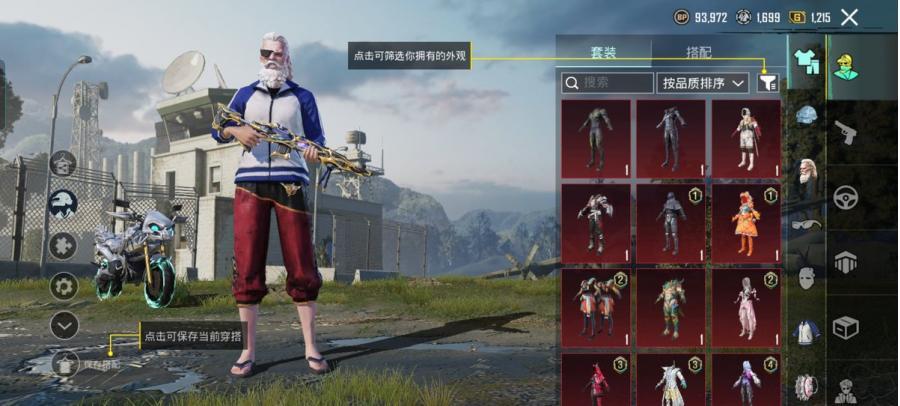Open the 按品质排序 sort dropdown
The width and height of the screenshot is (900, 406).
tap(703, 83)
